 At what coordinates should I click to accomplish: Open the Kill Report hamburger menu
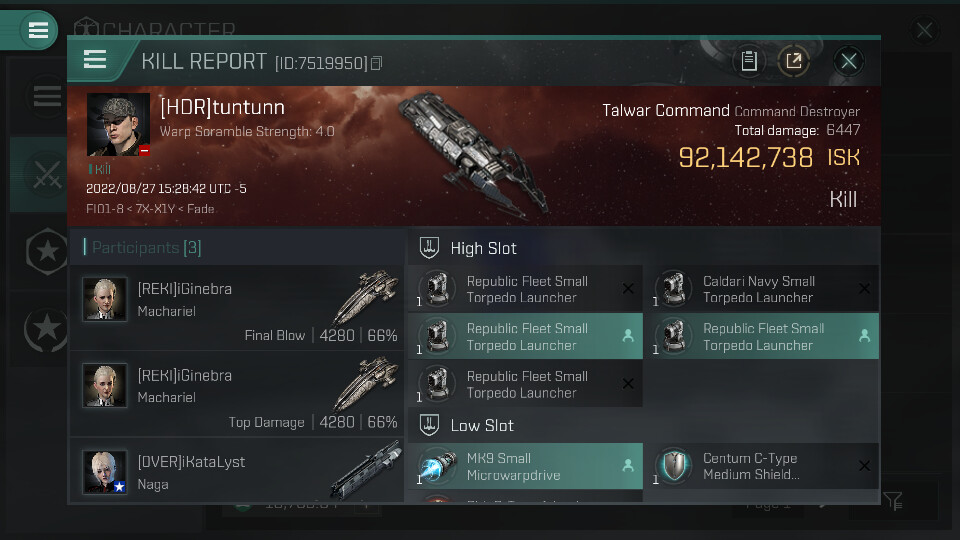point(95,60)
